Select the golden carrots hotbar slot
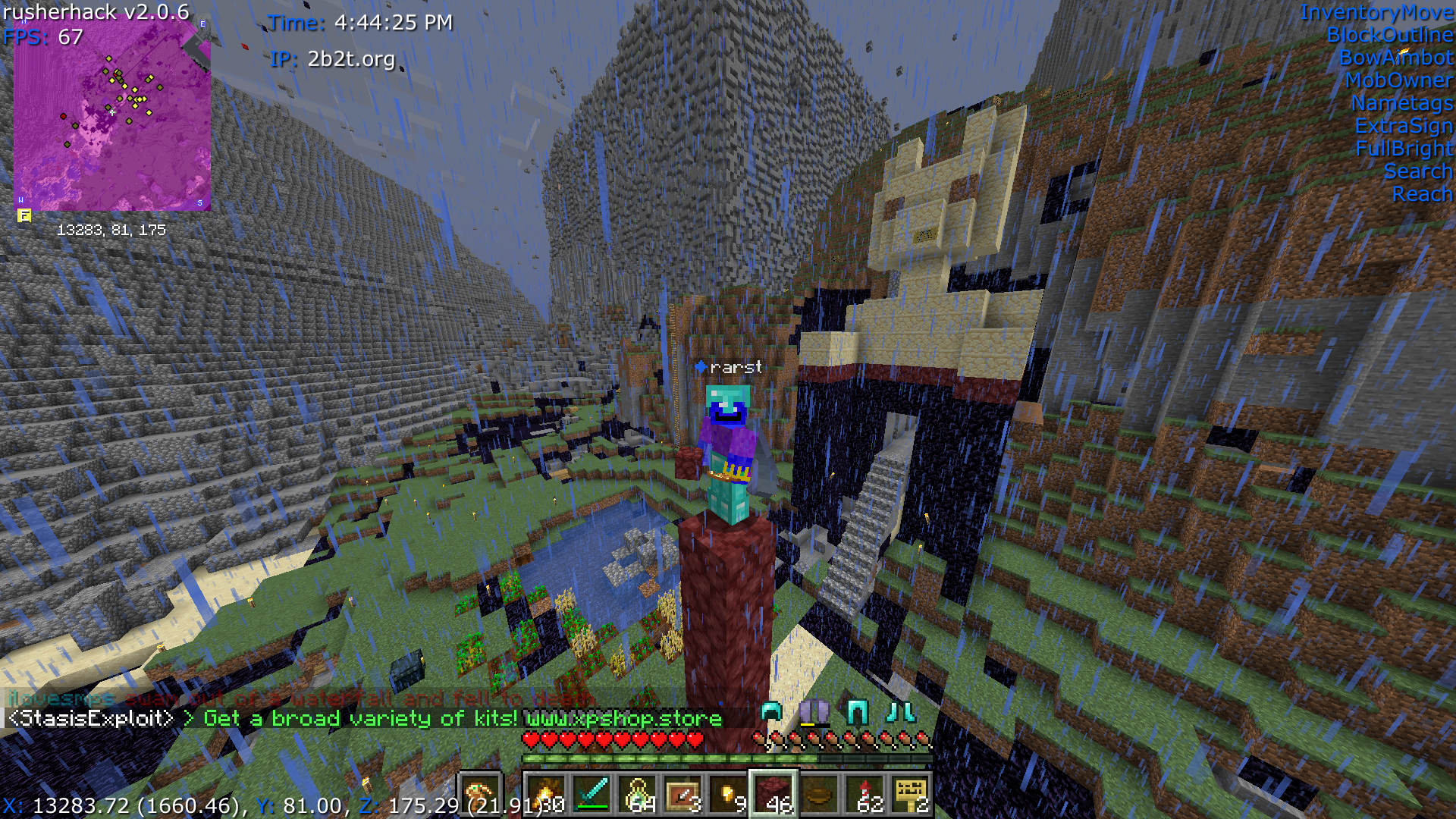Viewport: 1456px width, 819px height. [x=547, y=795]
